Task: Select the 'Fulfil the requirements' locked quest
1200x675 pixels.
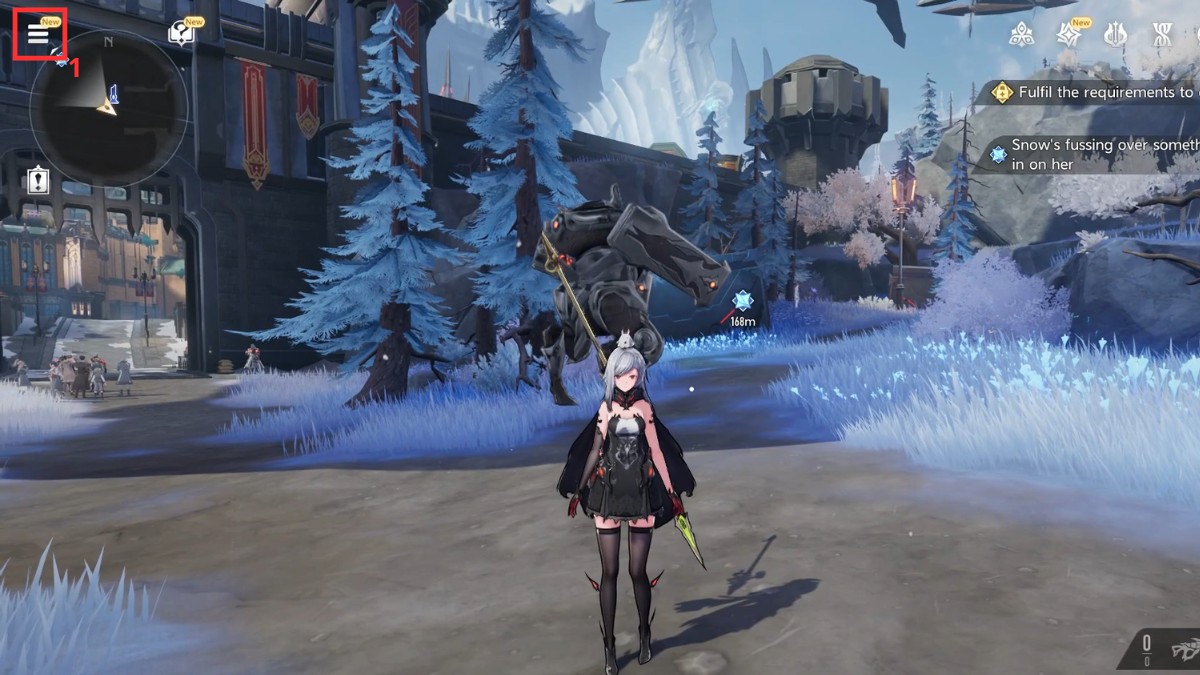Action: point(1095,93)
